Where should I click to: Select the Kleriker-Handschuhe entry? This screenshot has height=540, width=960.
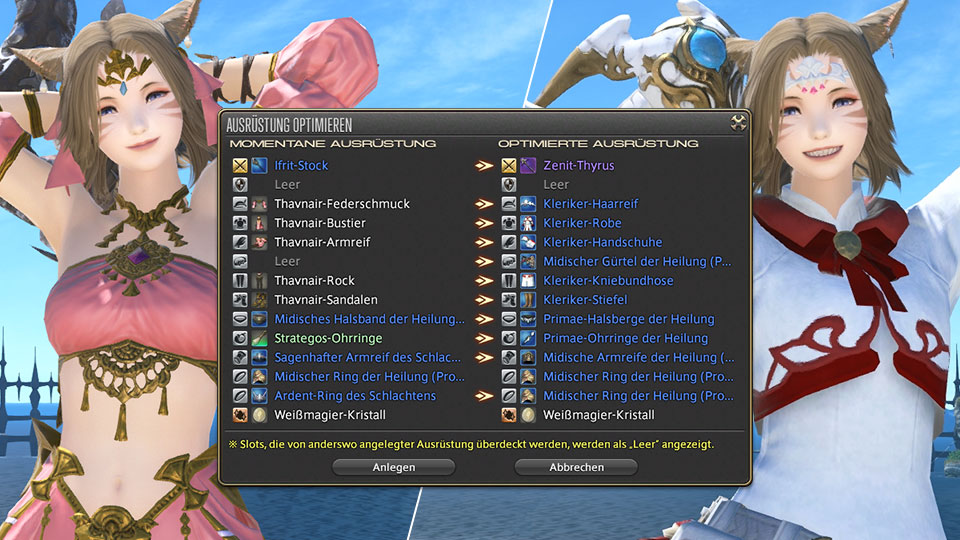point(602,242)
